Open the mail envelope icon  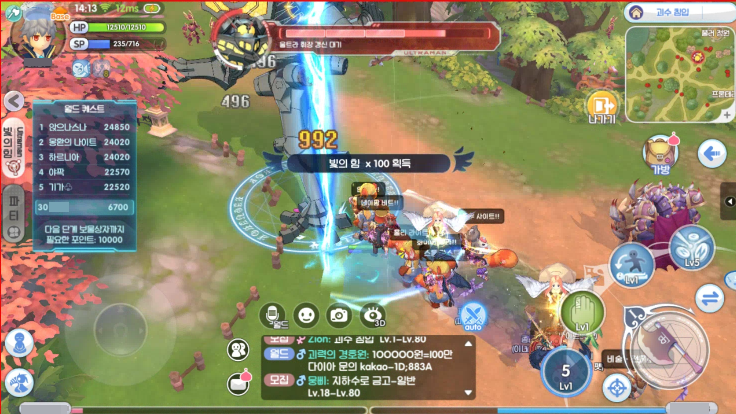coord(239,383)
